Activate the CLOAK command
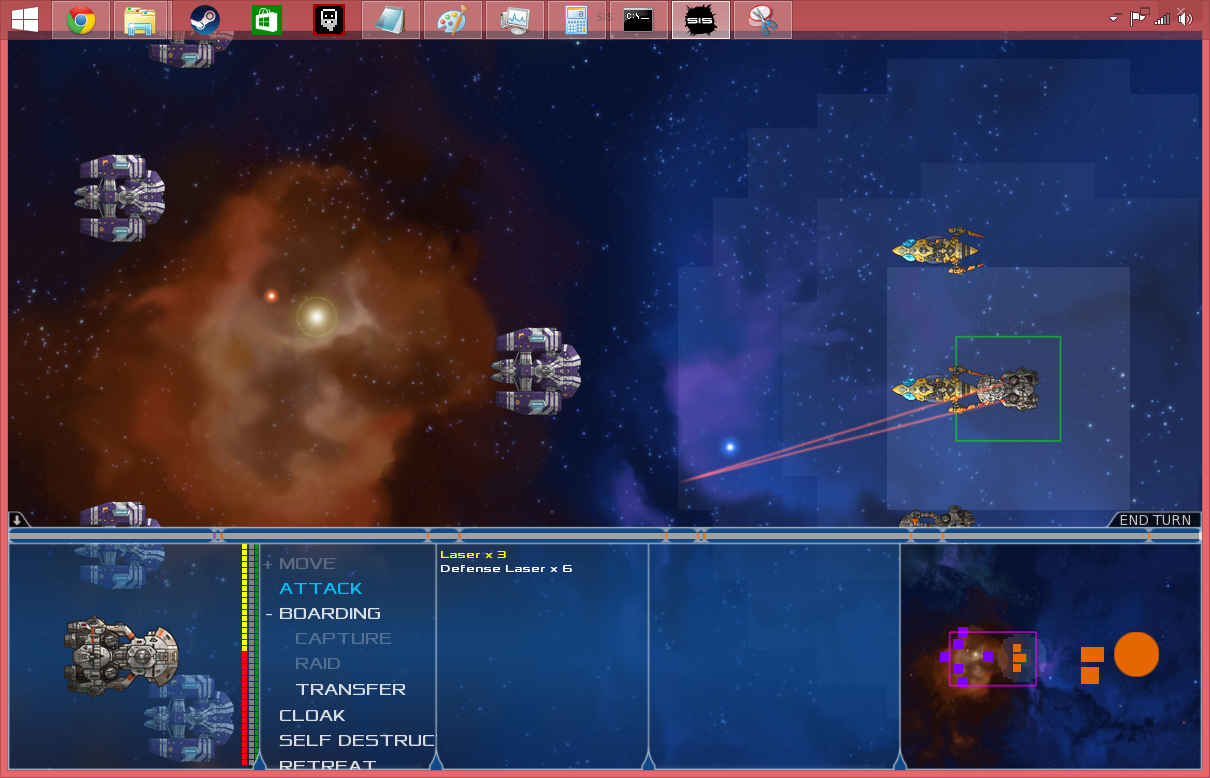Viewport: 1210px width, 778px height. coord(312,715)
